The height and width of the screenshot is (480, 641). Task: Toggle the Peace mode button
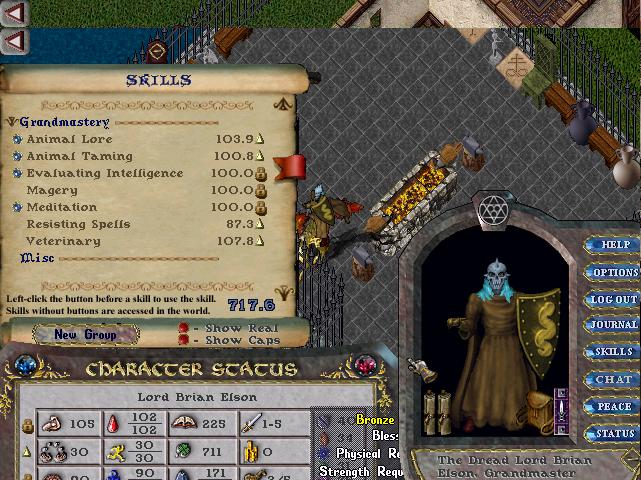(x=614, y=407)
